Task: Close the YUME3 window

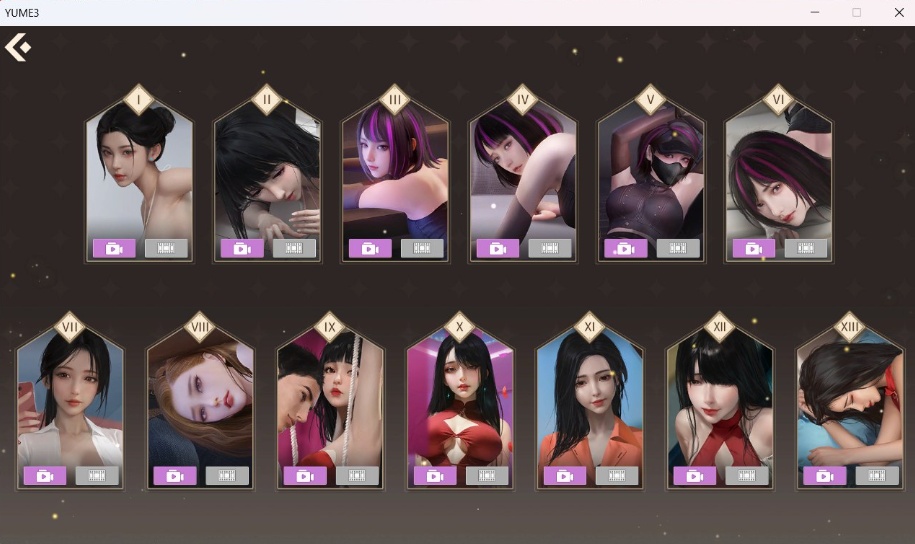Action: tap(898, 12)
